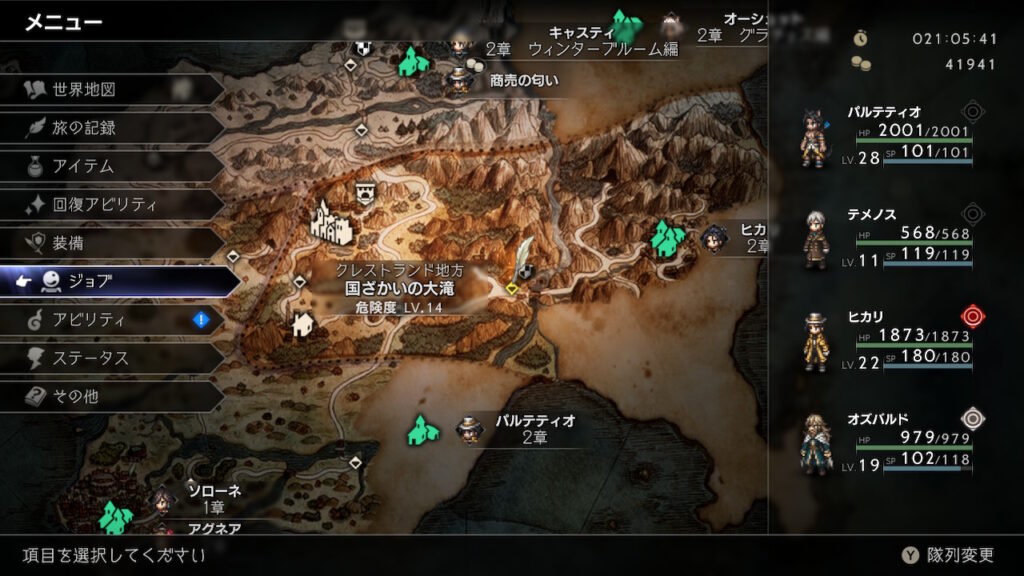This screenshot has width=1024, height=576.
Task: Pick オズバルド from the party list
Action: click(890, 446)
